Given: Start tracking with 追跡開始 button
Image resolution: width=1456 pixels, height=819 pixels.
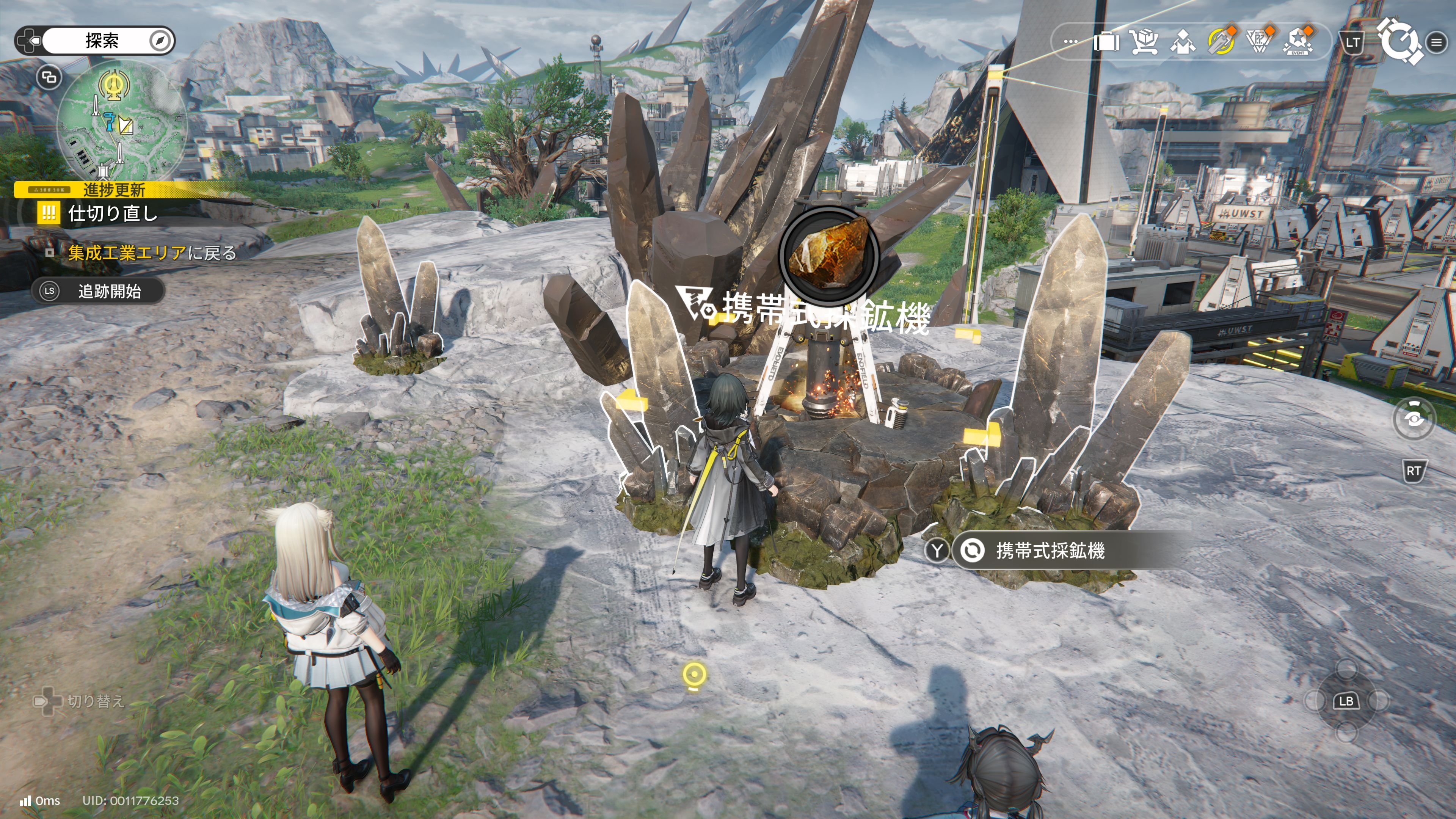Looking at the screenshot, I should coord(98,291).
